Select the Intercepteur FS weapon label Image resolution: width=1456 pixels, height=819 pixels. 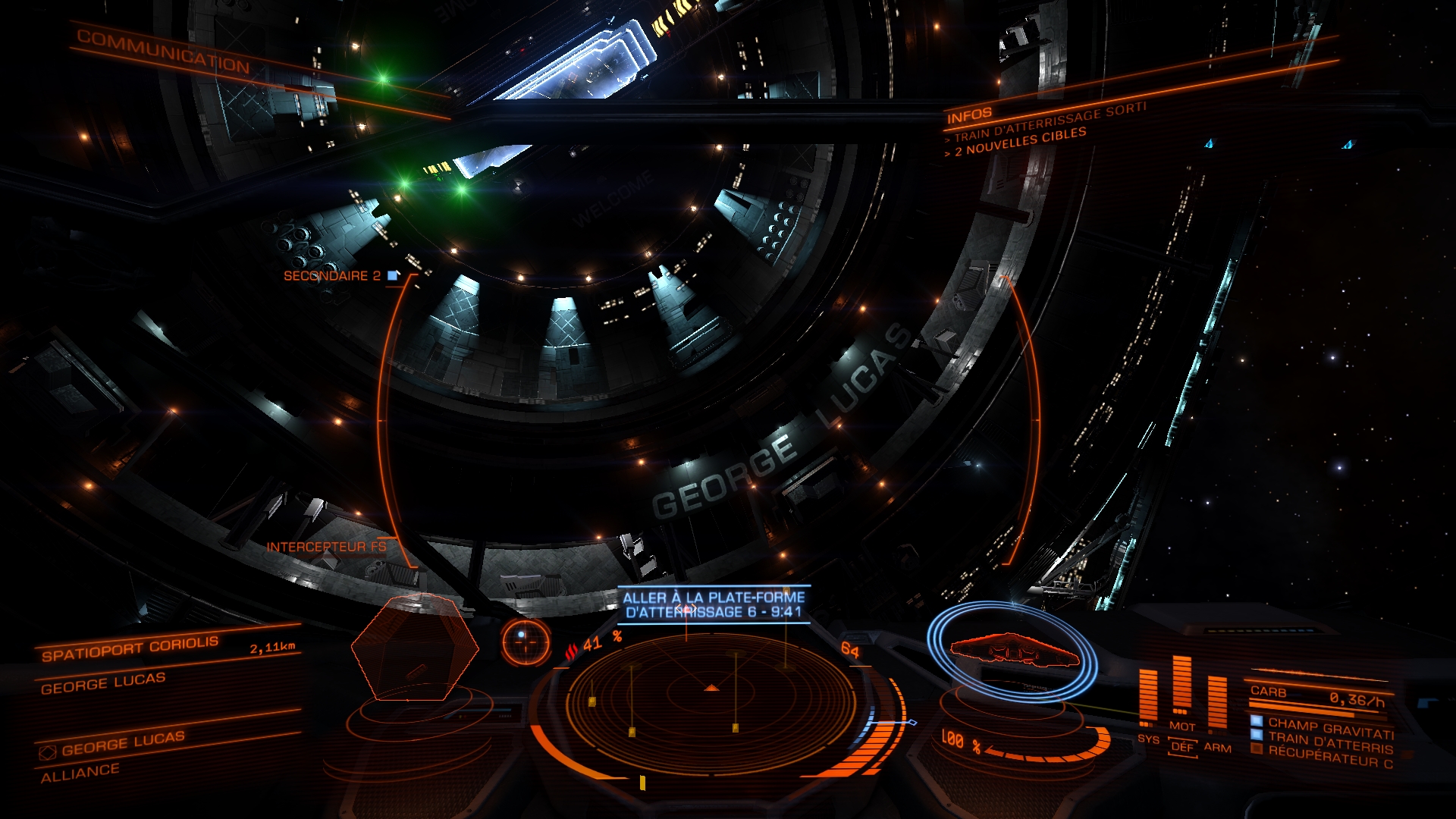326,547
